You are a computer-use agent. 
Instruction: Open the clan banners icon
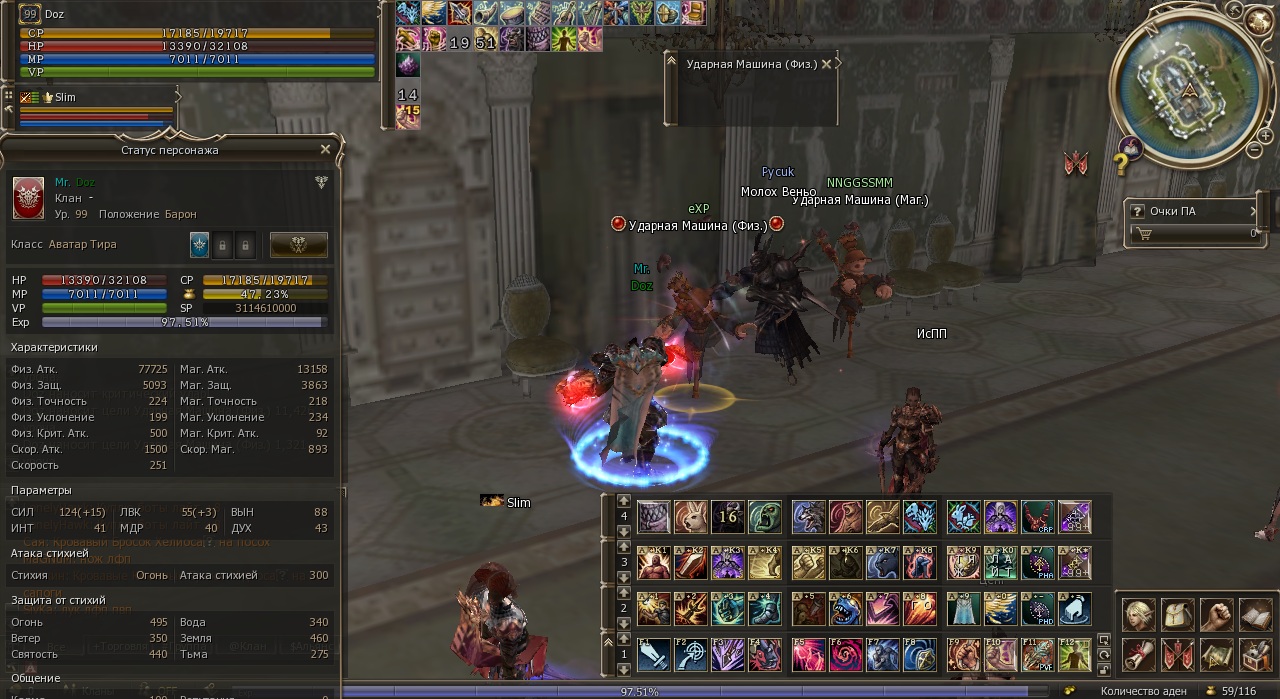(1178, 655)
